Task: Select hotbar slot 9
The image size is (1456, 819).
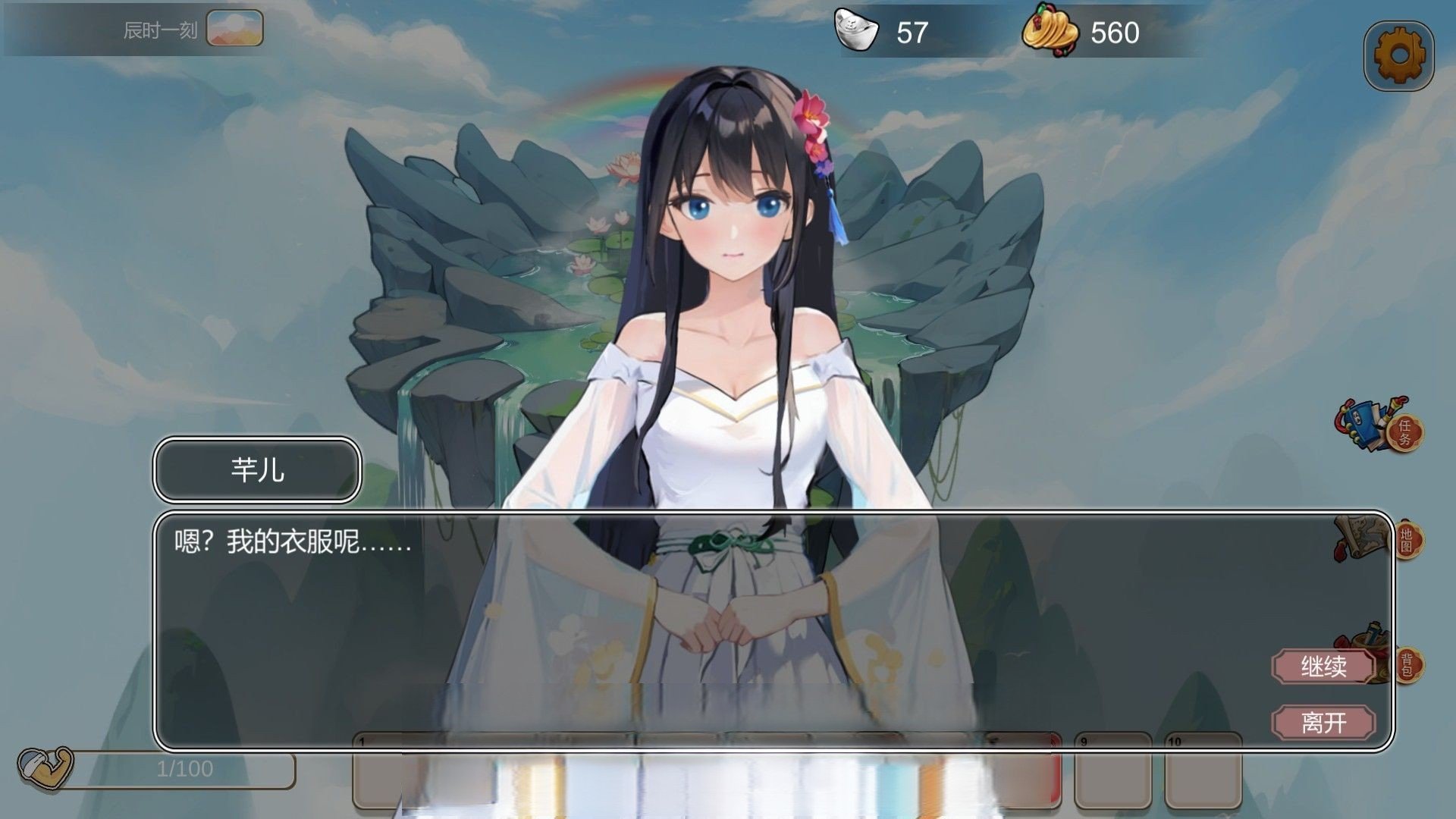Action: (x=1112, y=773)
